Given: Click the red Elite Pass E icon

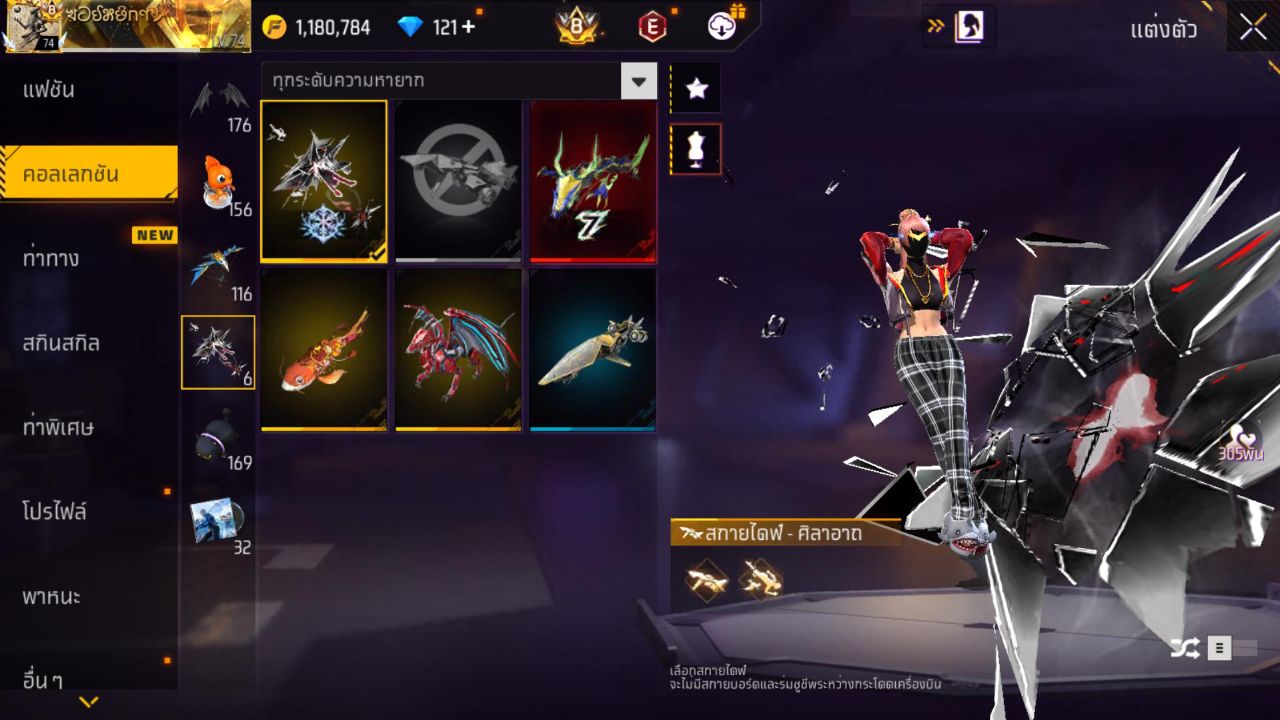Looking at the screenshot, I should coord(652,27).
